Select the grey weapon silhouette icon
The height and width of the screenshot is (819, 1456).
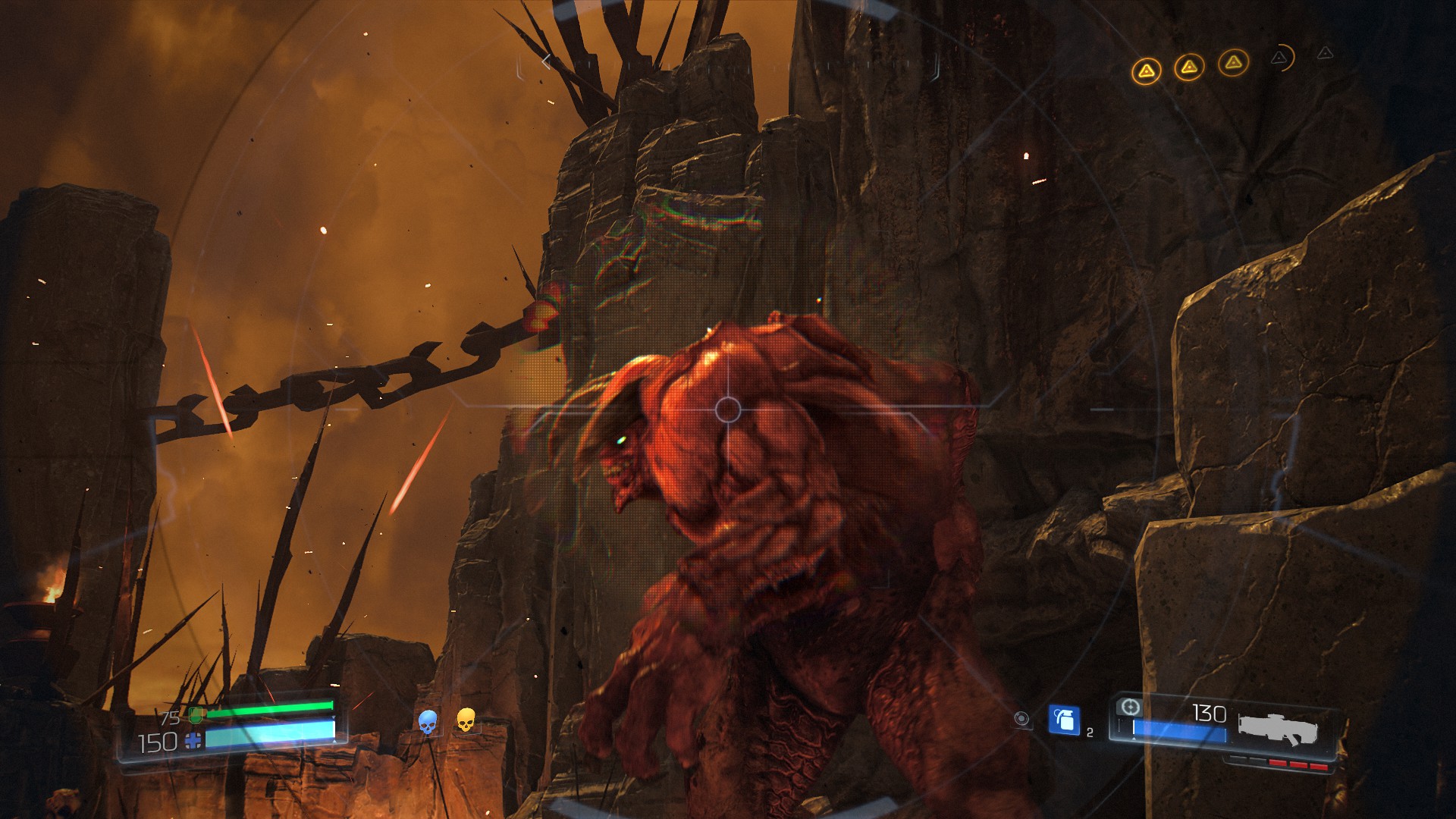[1278, 729]
